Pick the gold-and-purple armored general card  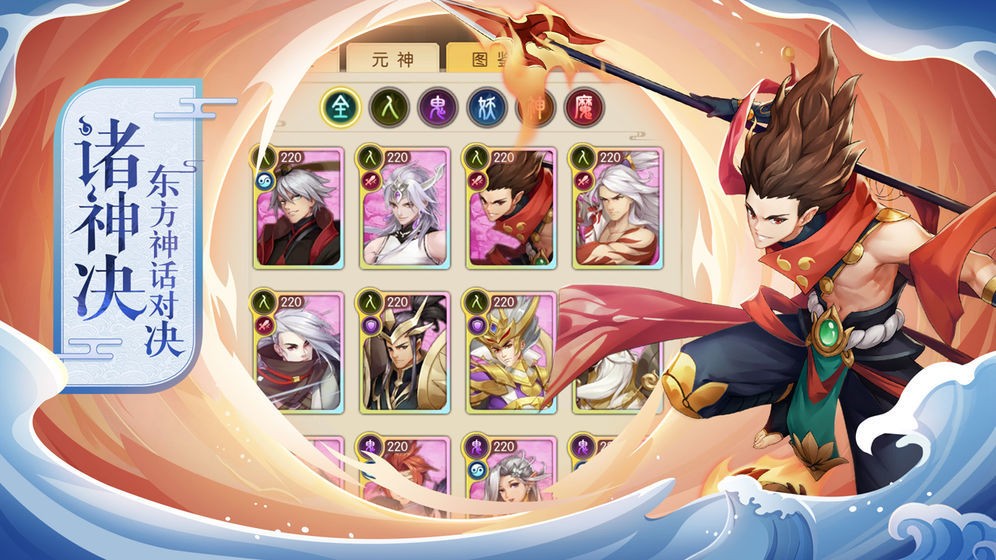pyautogui.click(x=510, y=352)
